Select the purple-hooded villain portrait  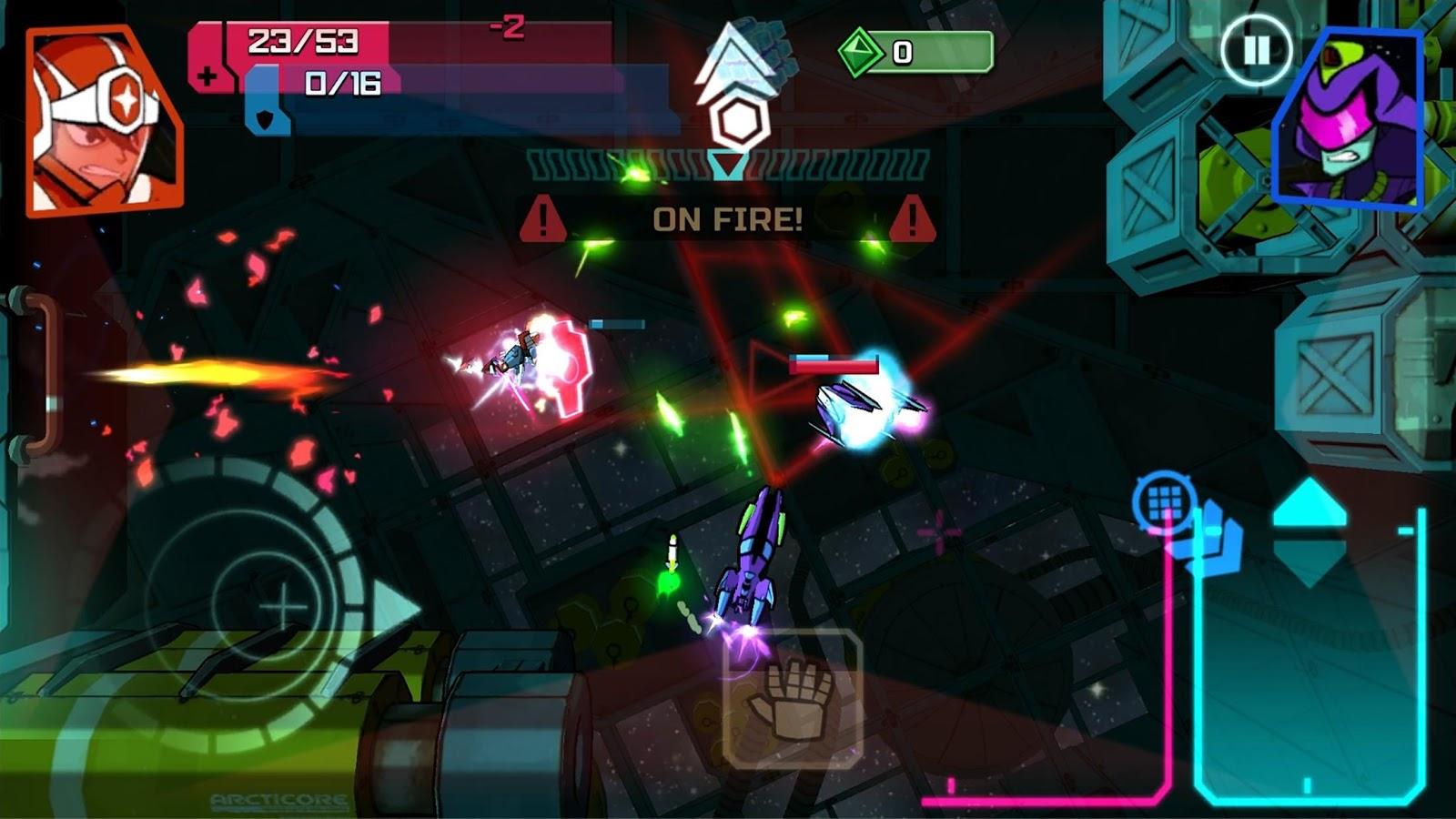coord(1349,123)
